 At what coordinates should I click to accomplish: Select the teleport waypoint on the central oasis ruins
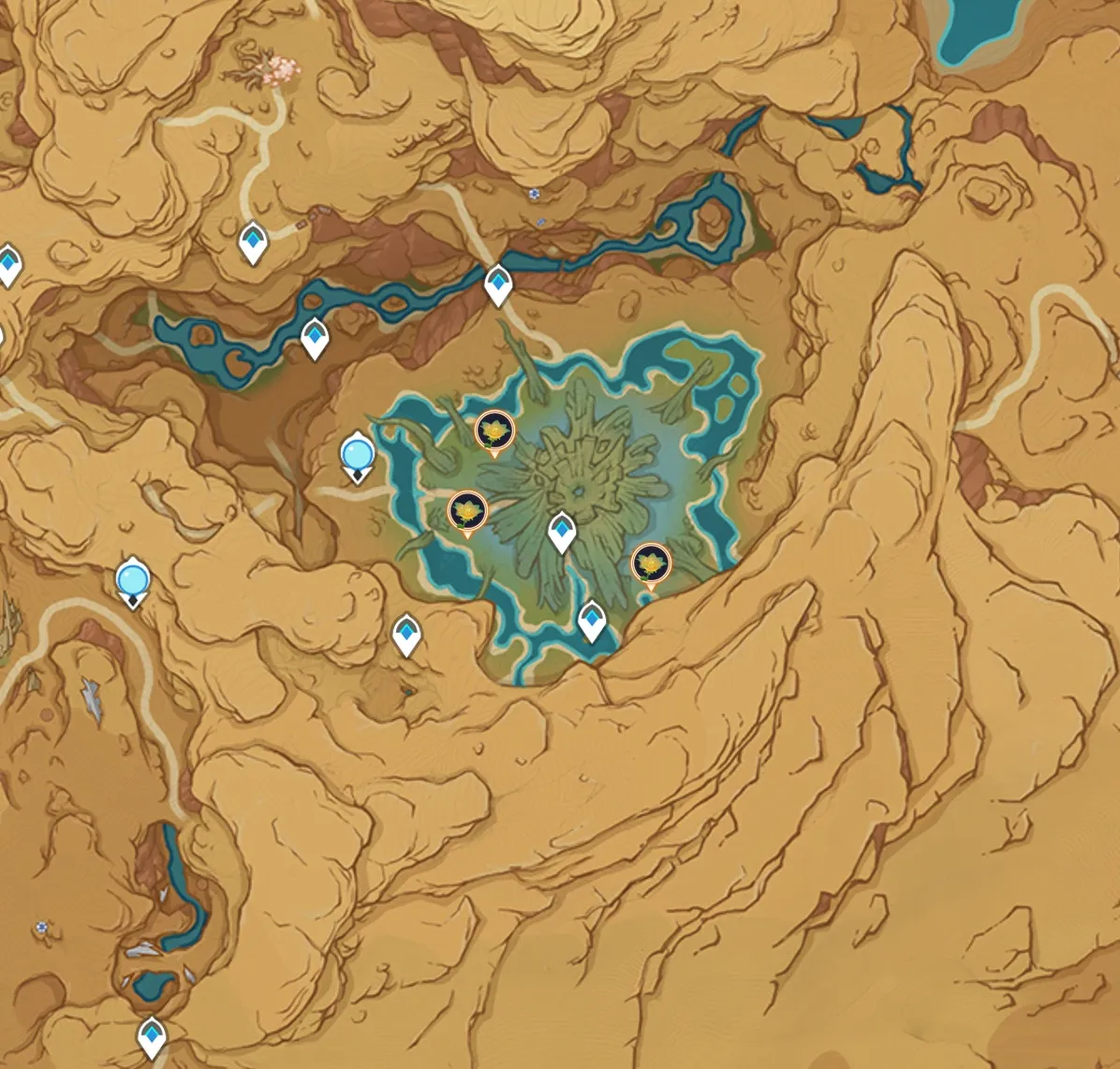pos(561,532)
